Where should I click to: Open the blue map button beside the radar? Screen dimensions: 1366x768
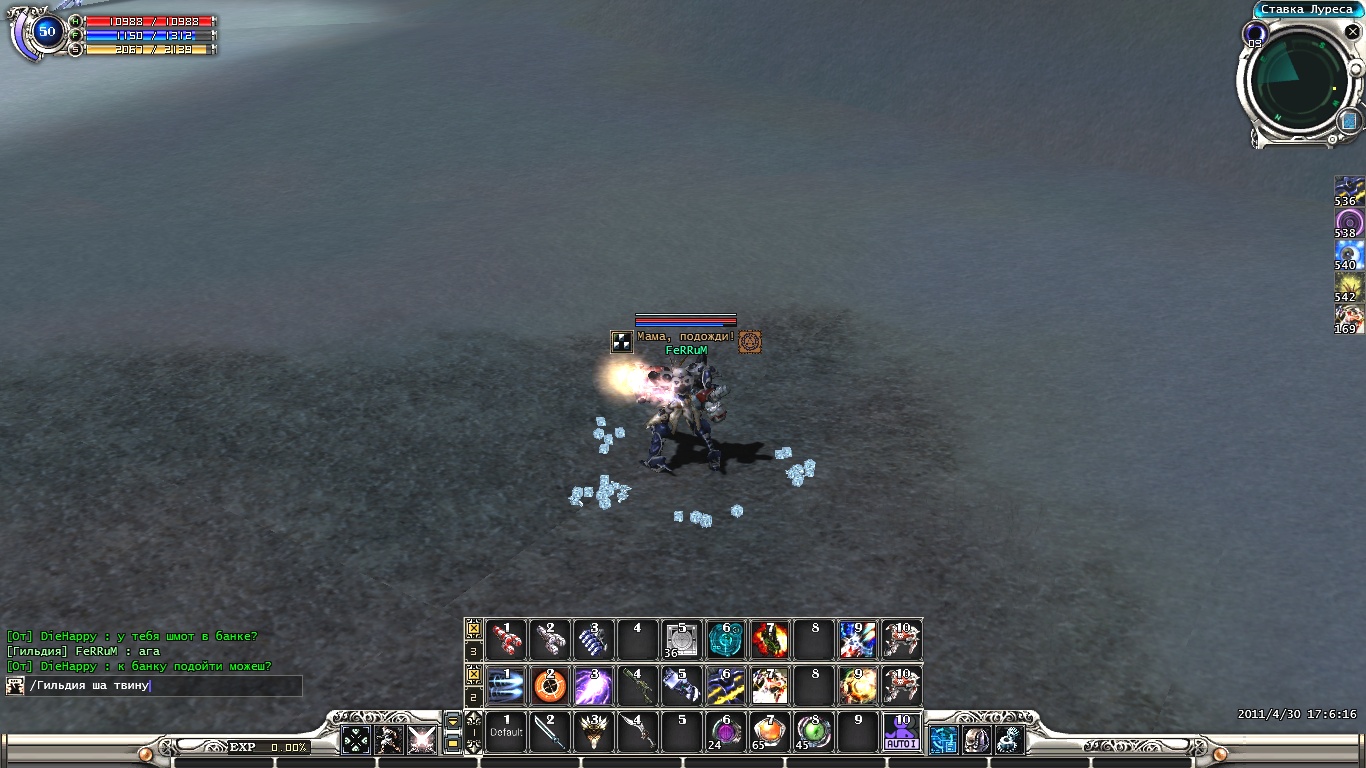pyautogui.click(x=1347, y=121)
